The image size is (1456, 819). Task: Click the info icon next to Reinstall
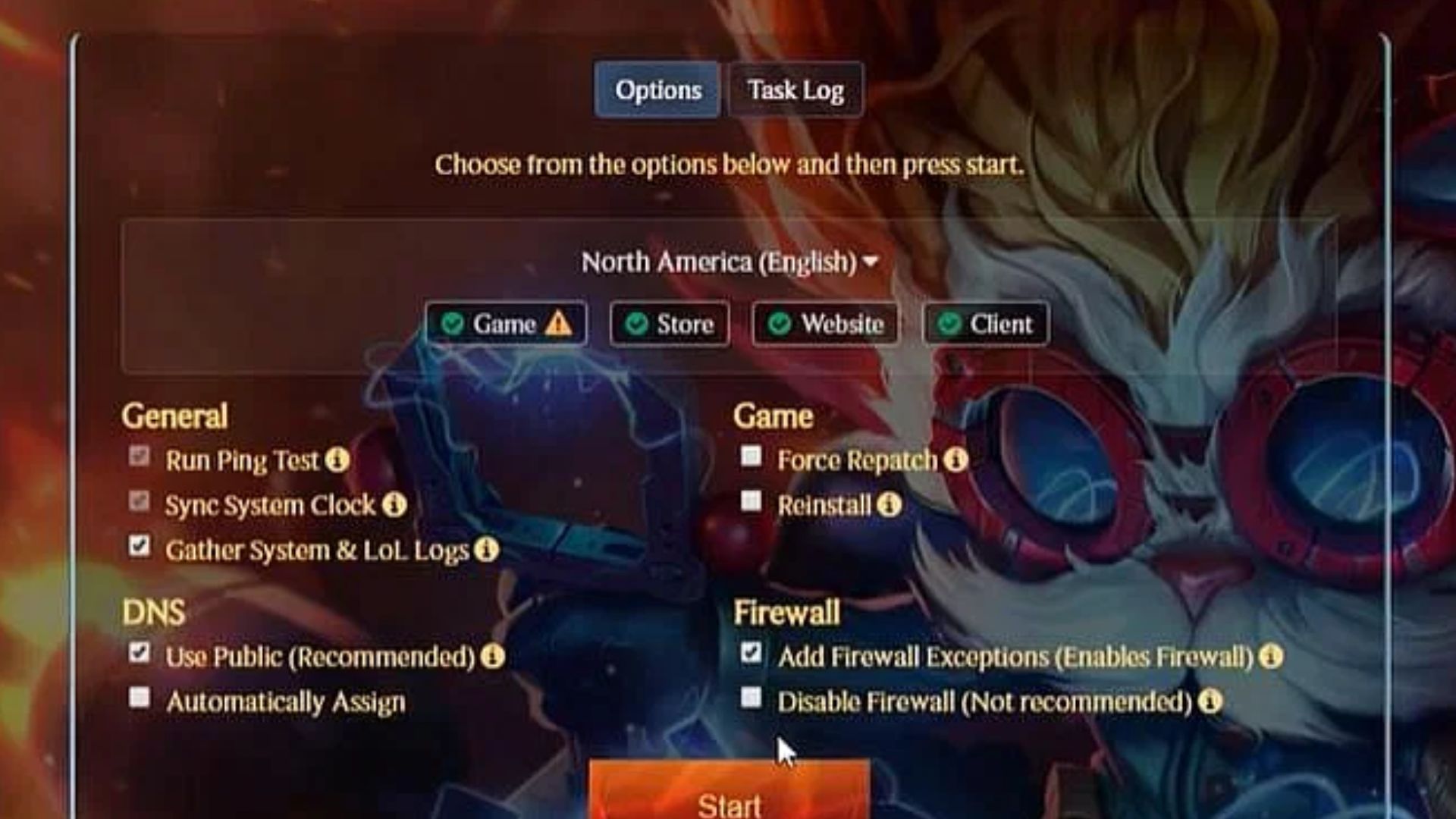click(x=889, y=506)
